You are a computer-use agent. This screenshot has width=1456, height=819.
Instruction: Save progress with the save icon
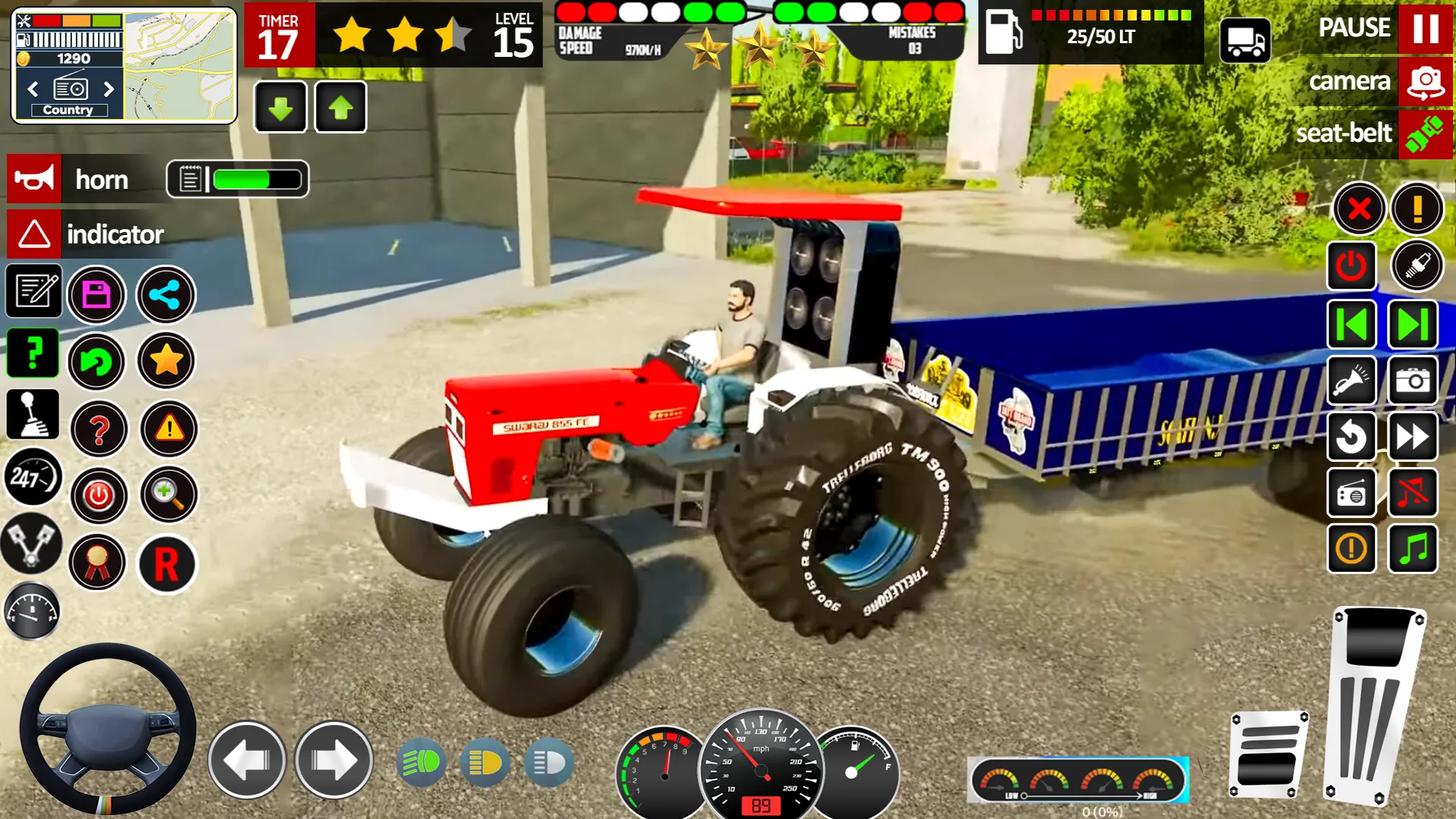96,296
